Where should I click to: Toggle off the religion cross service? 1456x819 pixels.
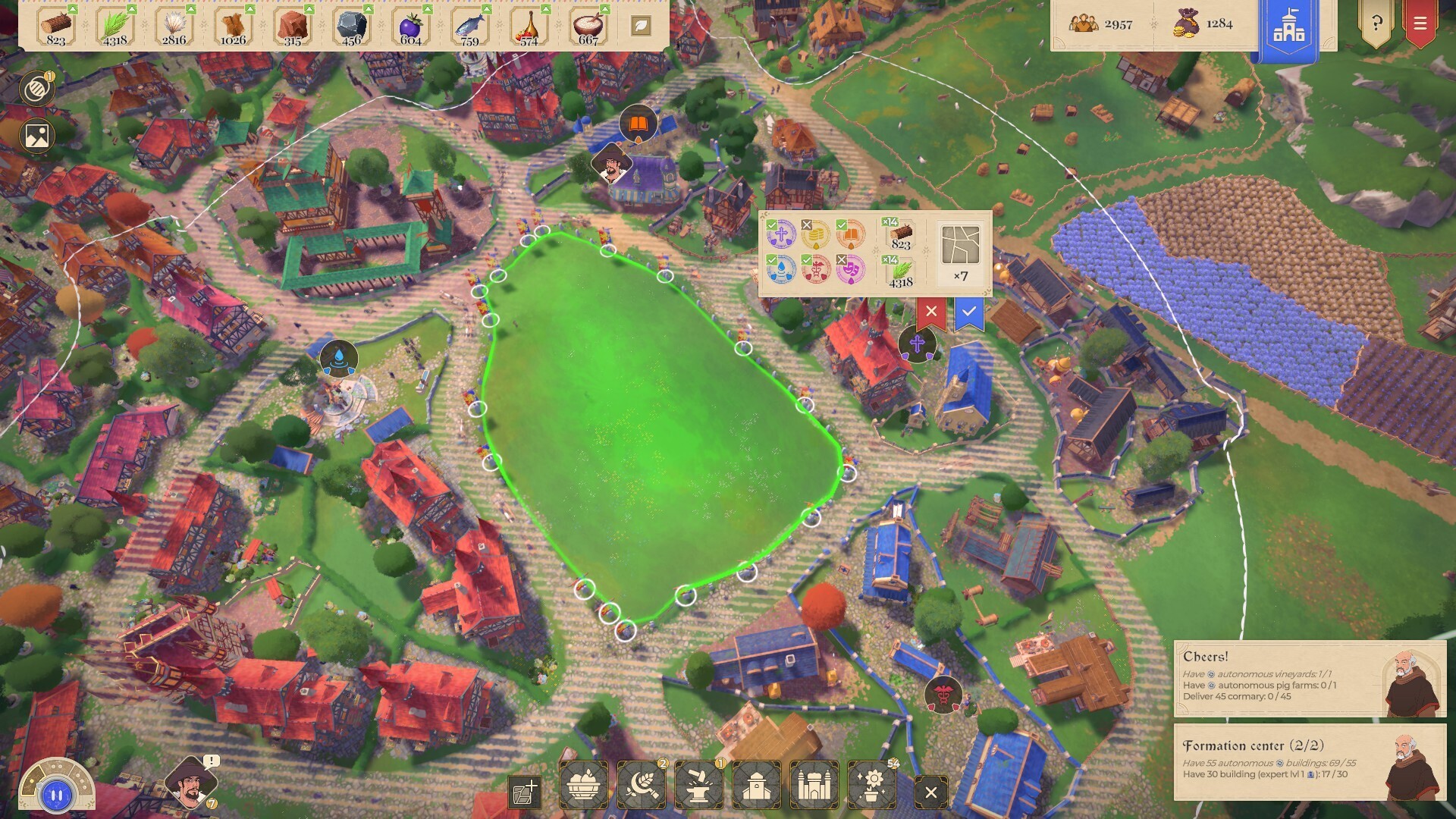pyautogui.click(x=782, y=234)
